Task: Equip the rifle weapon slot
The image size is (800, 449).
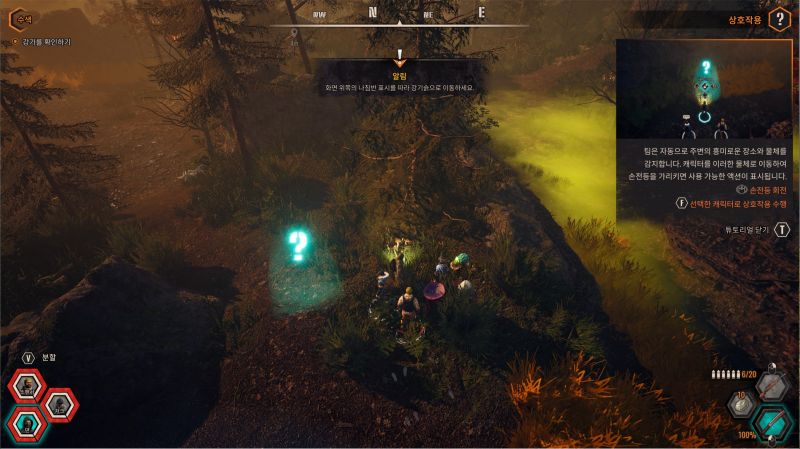Action: (771, 386)
